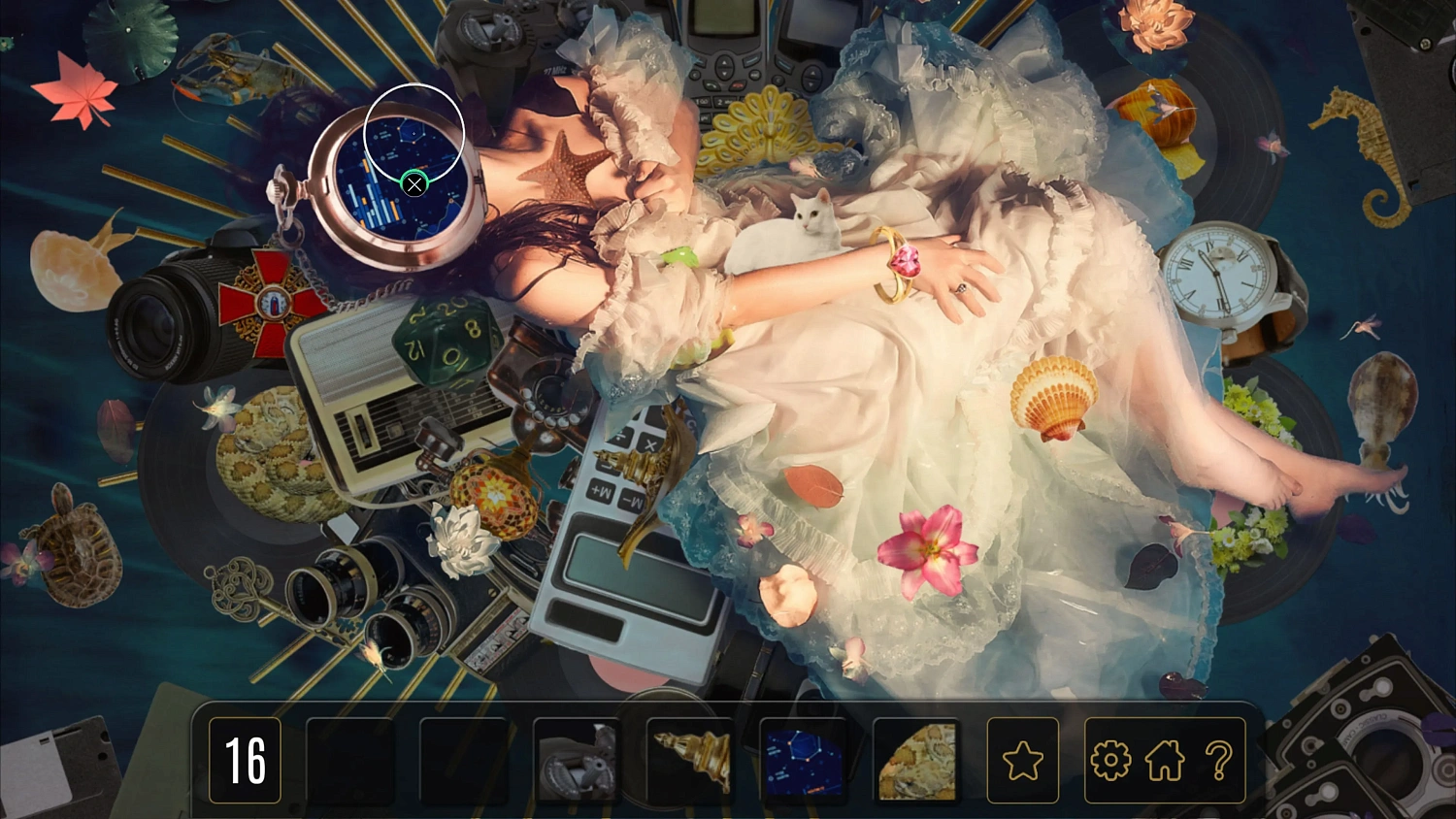This screenshot has width=1456, height=819.
Task: Select the constellation card in the item tray
Action: (x=805, y=761)
